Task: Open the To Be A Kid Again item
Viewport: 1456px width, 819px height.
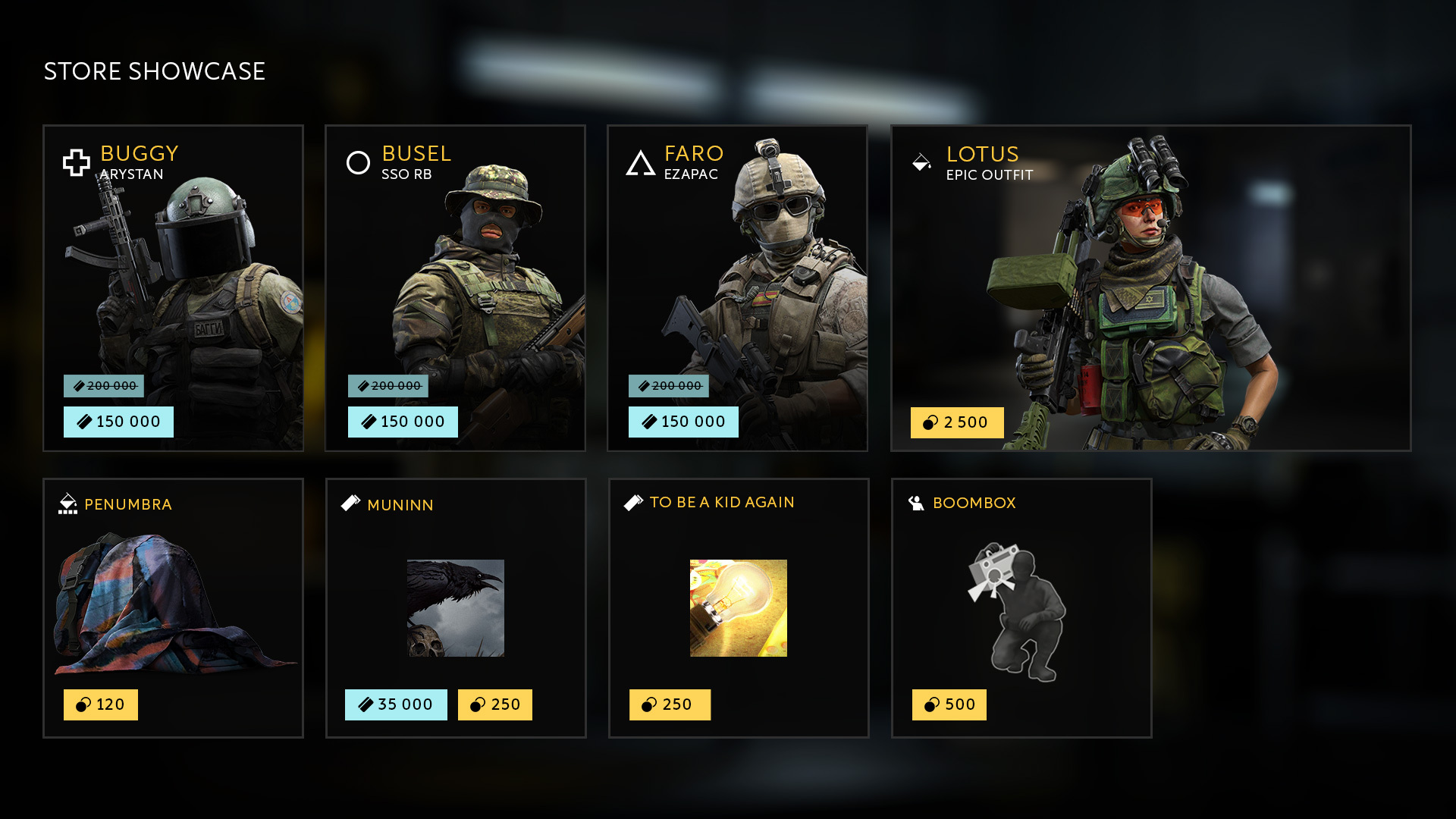Action: [739, 531]
